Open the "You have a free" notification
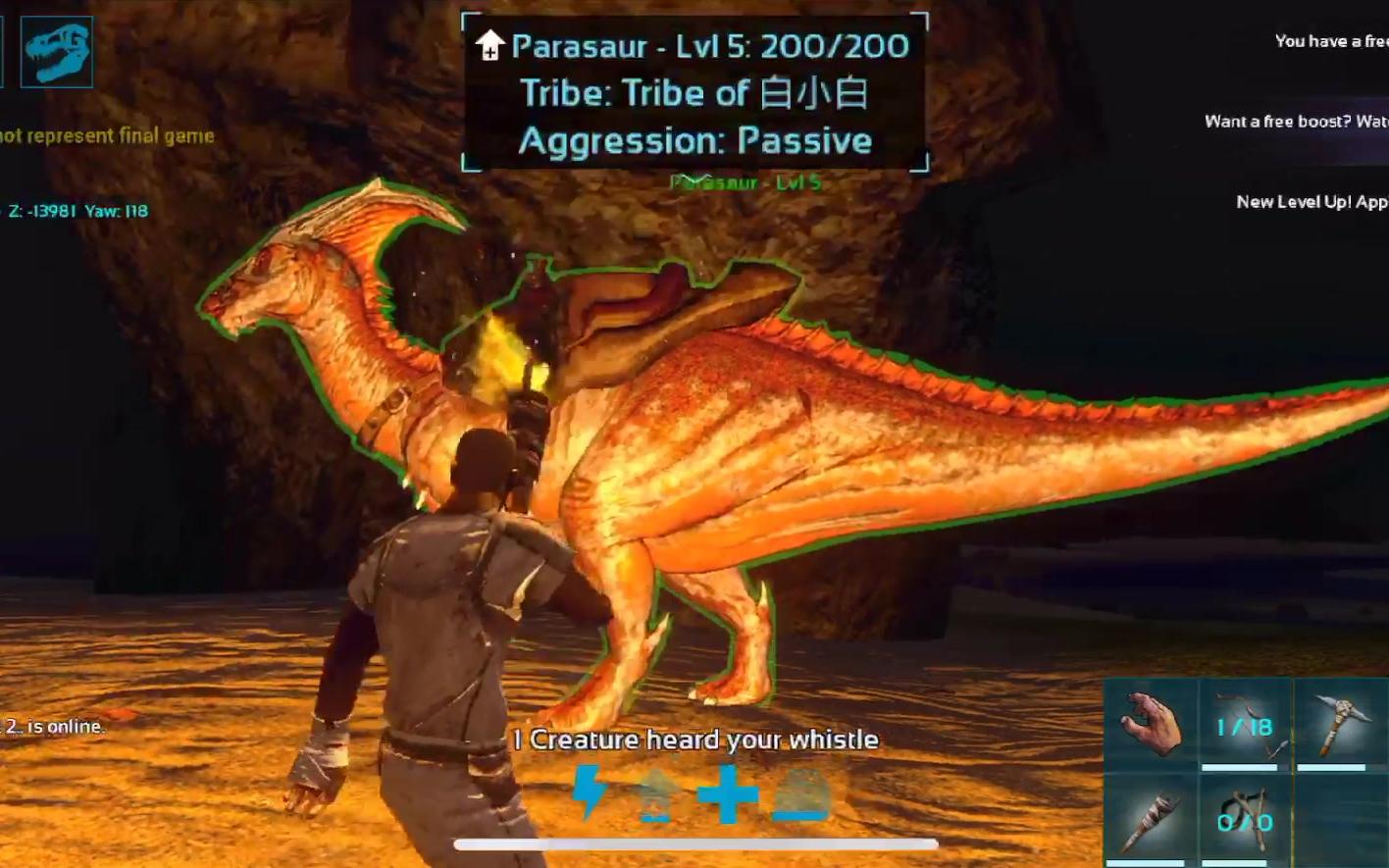 pyautogui.click(x=1330, y=41)
